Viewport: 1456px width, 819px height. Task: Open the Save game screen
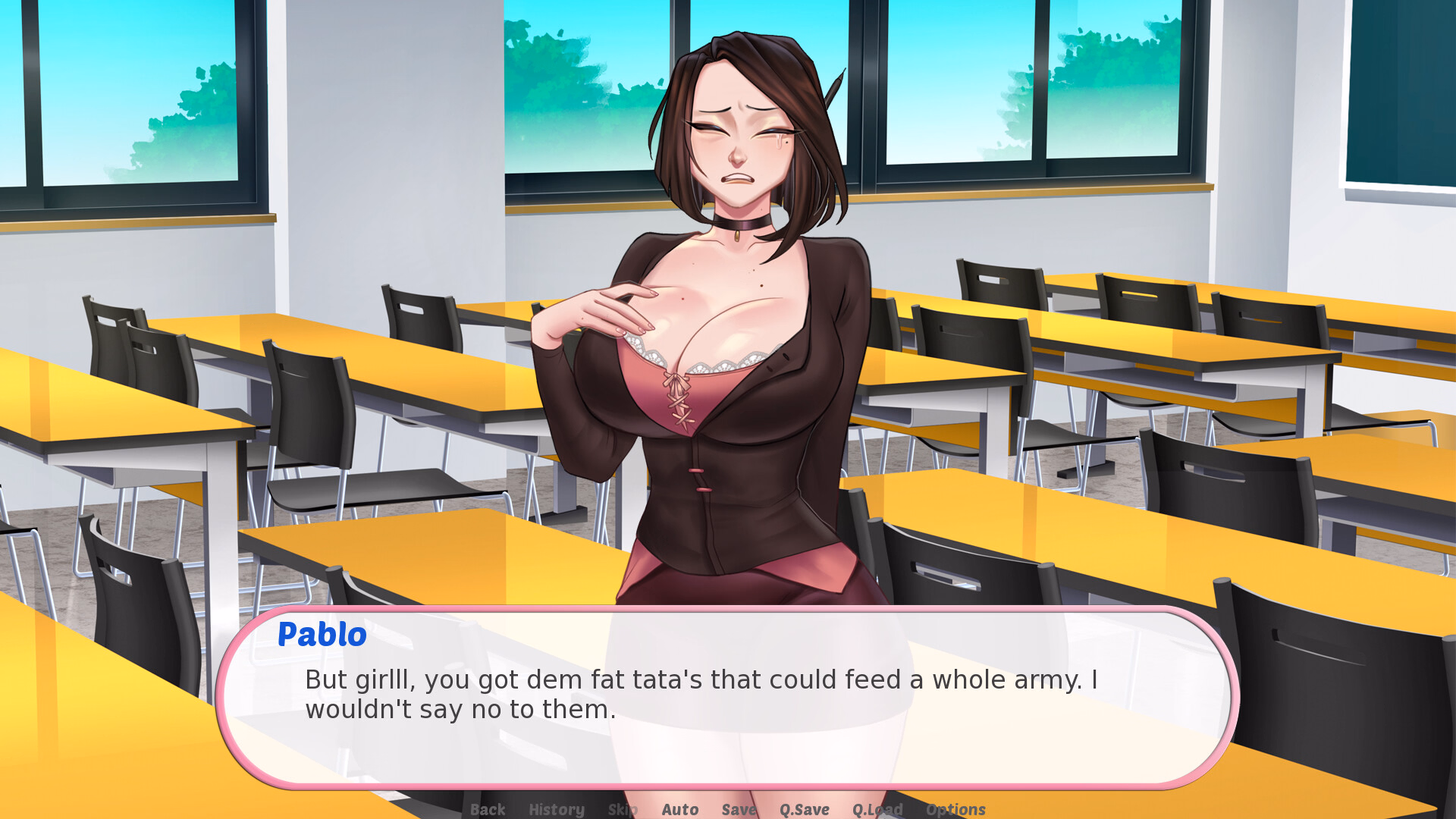click(x=739, y=809)
